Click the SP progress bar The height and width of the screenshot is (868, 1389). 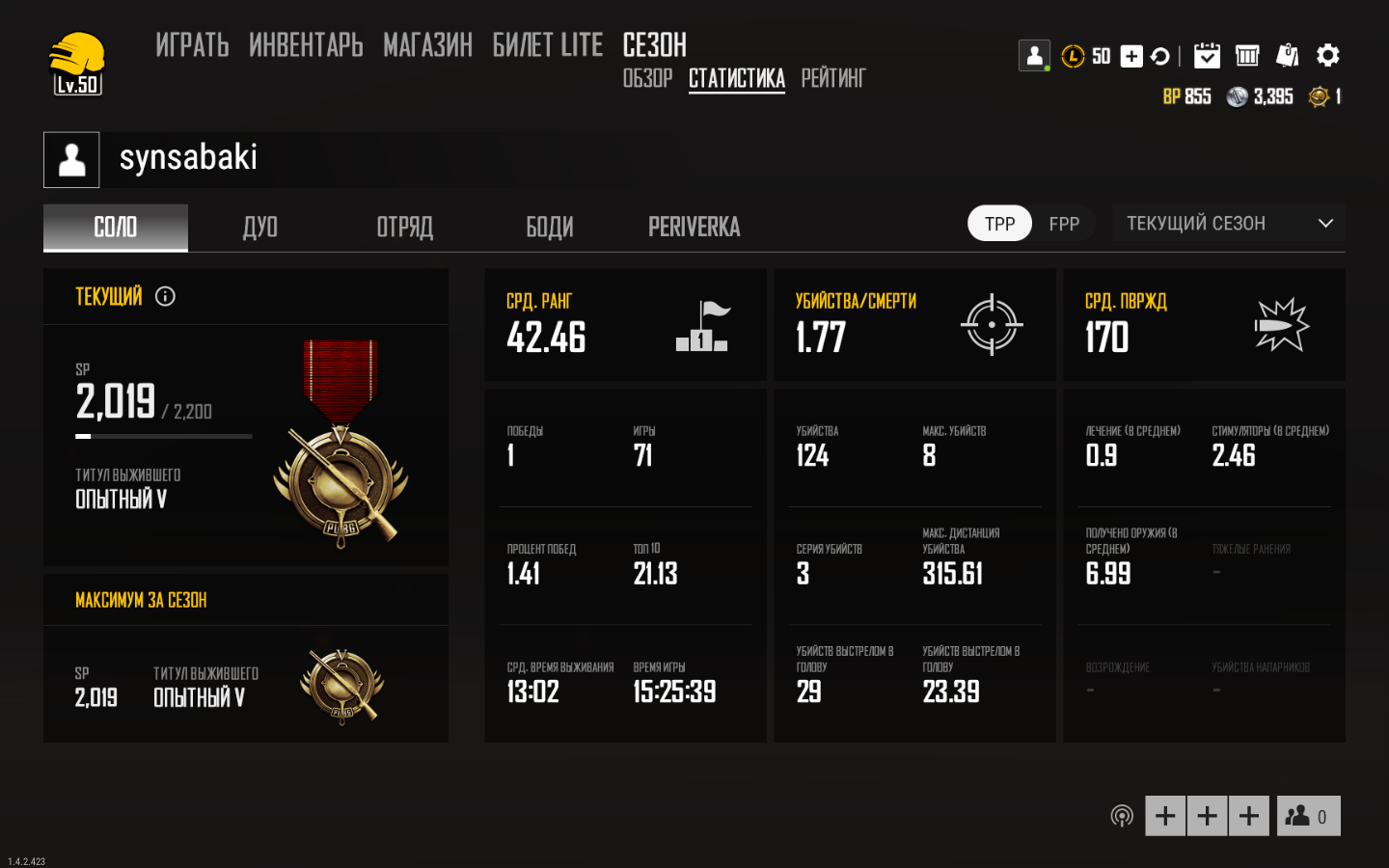pyautogui.click(x=162, y=436)
